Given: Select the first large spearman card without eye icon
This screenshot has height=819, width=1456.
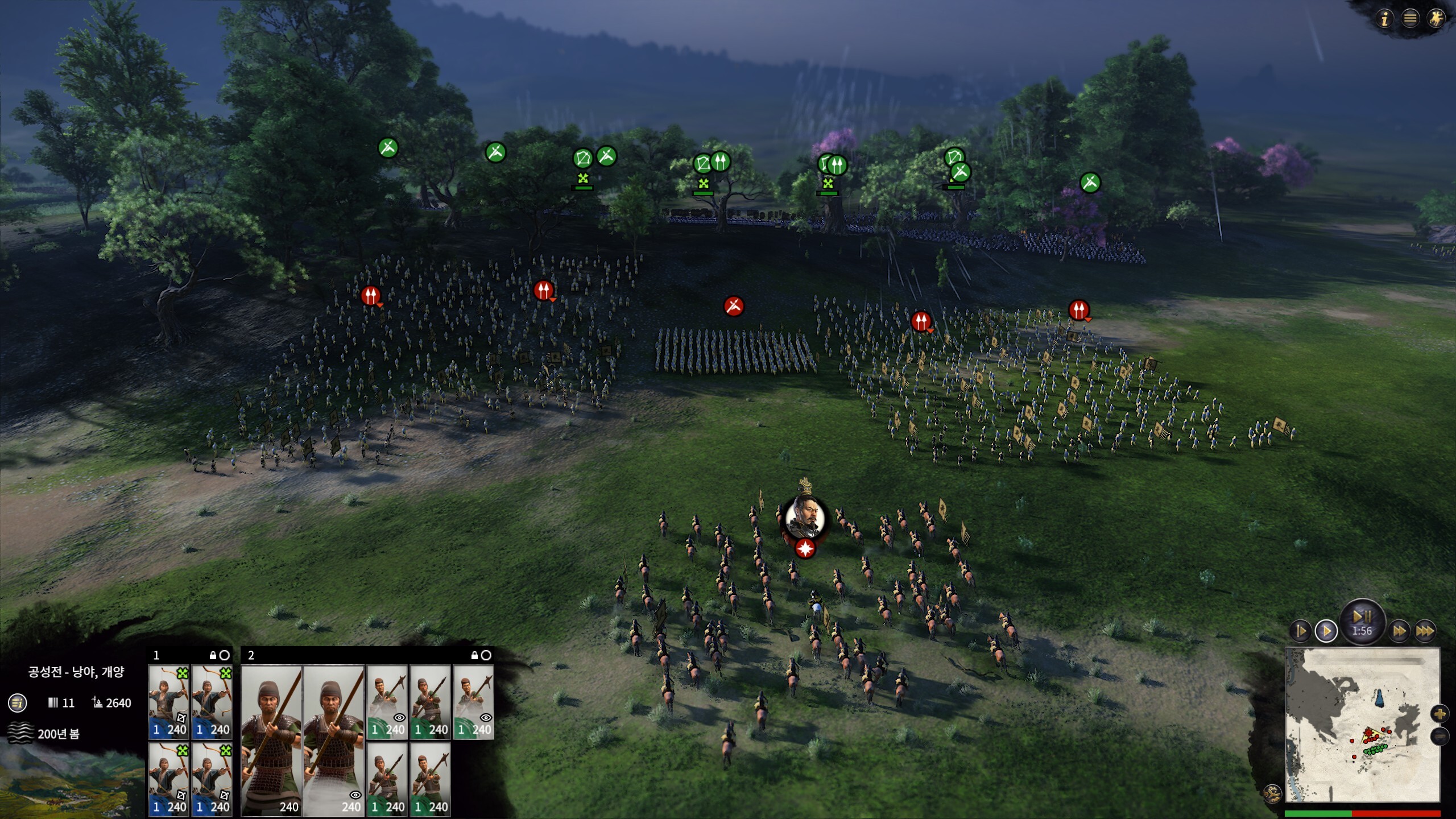Looking at the screenshot, I should tap(272, 741).
